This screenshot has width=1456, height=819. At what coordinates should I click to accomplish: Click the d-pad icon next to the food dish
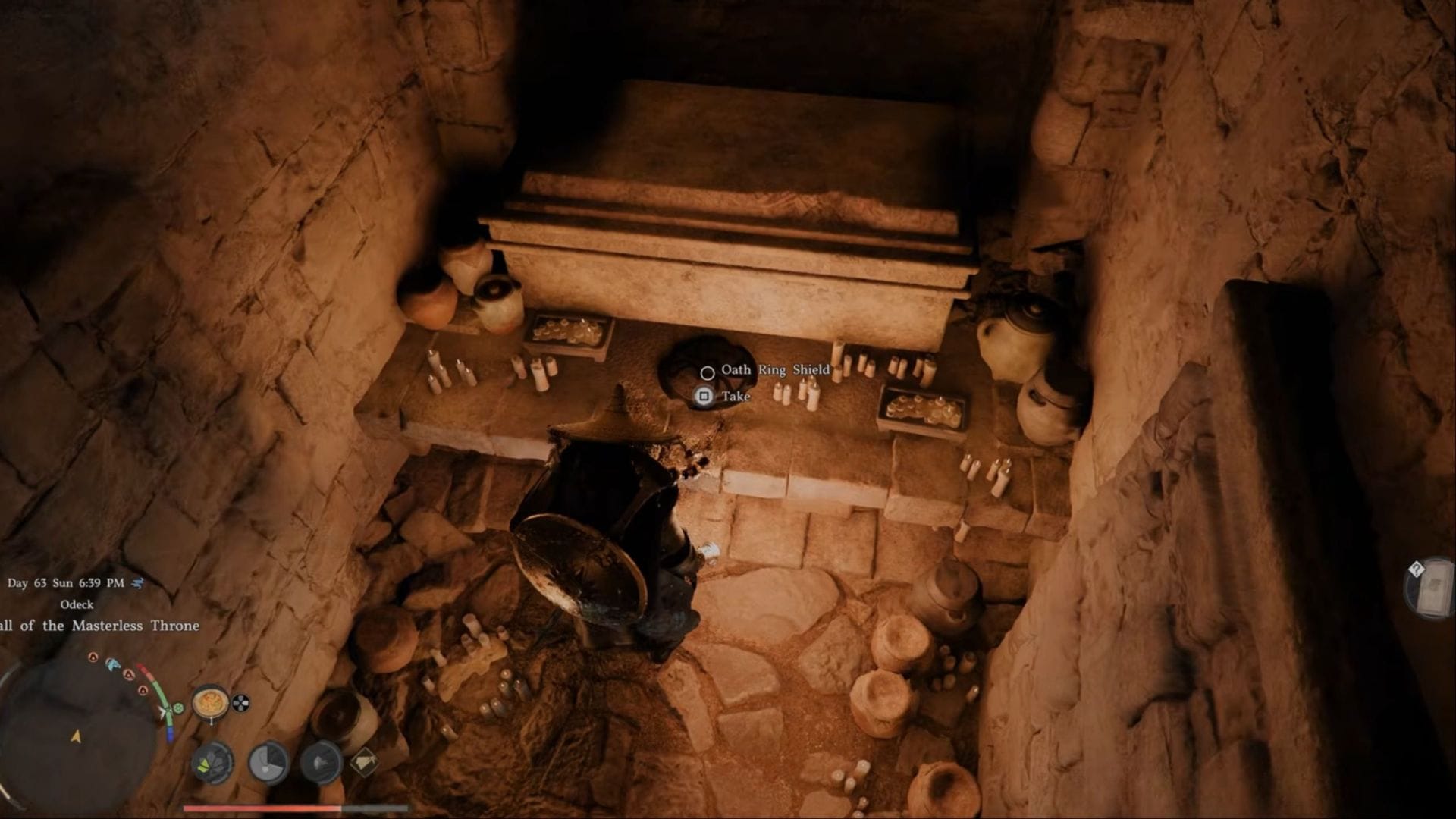(241, 702)
